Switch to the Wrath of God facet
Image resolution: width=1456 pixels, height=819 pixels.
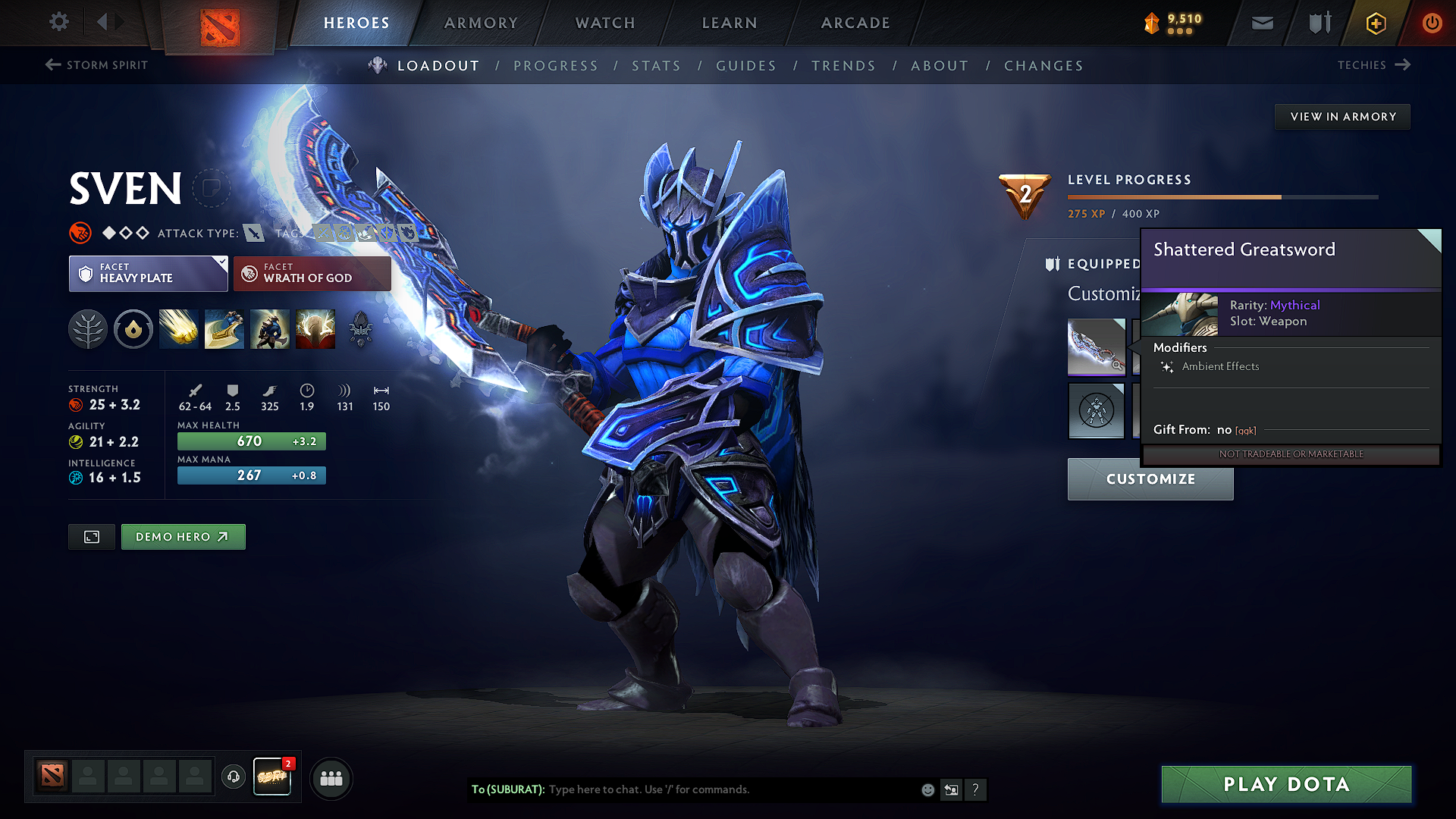pyautogui.click(x=312, y=273)
